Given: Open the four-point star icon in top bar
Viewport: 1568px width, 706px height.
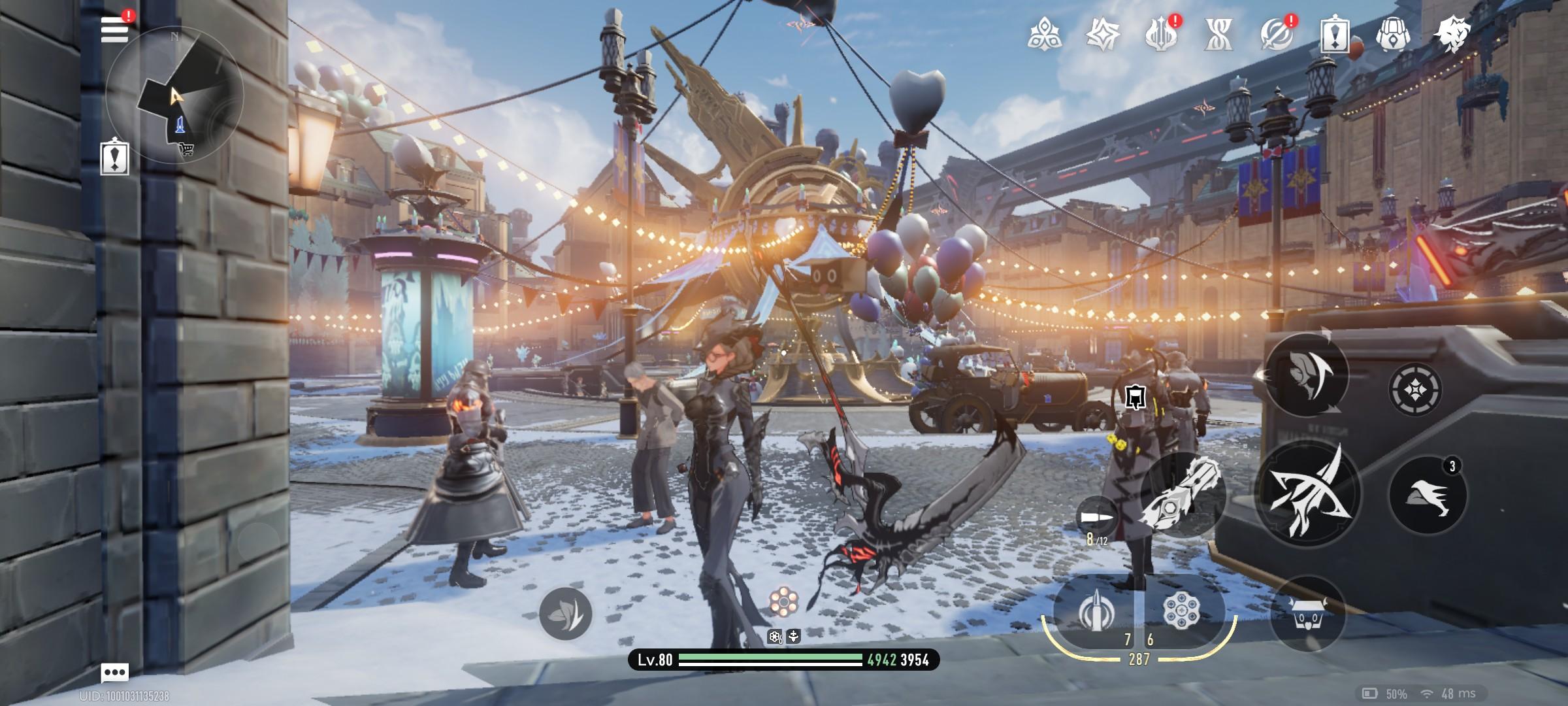Looking at the screenshot, I should (x=1102, y=34).
